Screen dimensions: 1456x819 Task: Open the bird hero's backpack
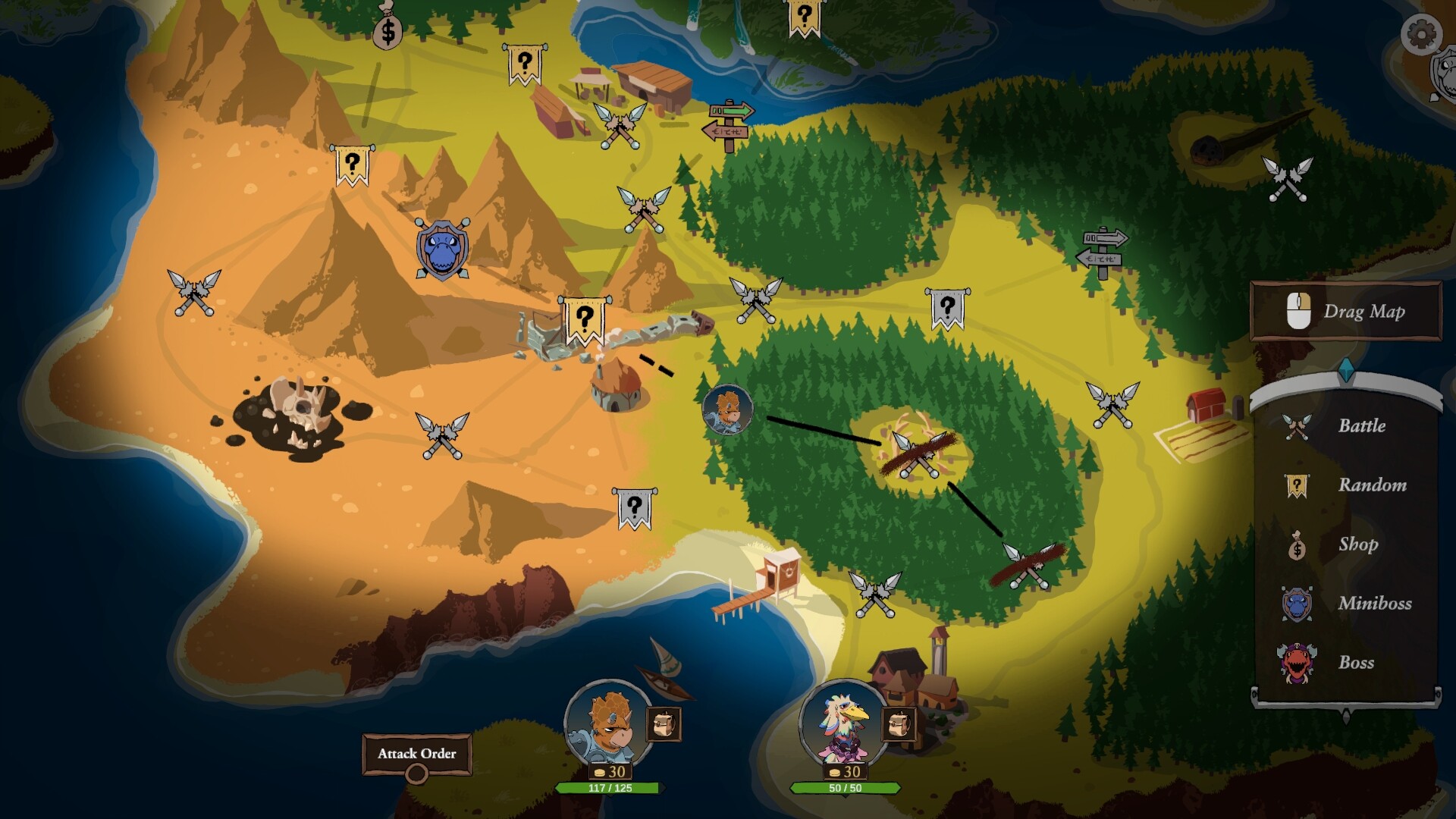click(898, 724)
